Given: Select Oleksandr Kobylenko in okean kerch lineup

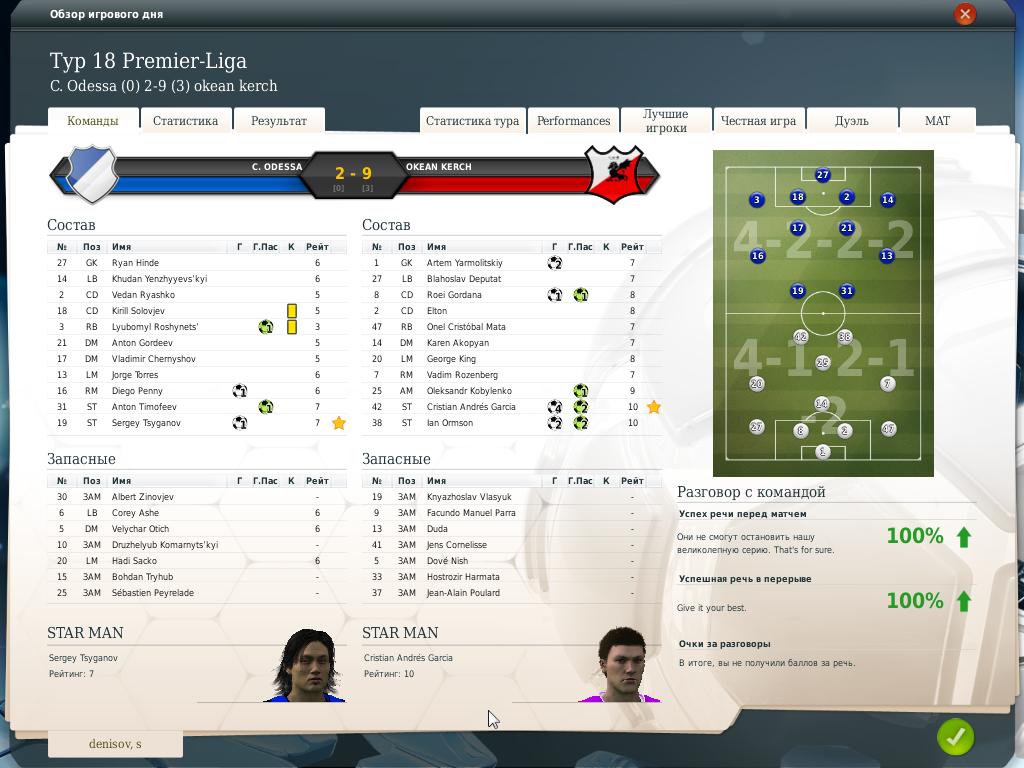Looking at the screenshot, I should [x=469, y=391].
